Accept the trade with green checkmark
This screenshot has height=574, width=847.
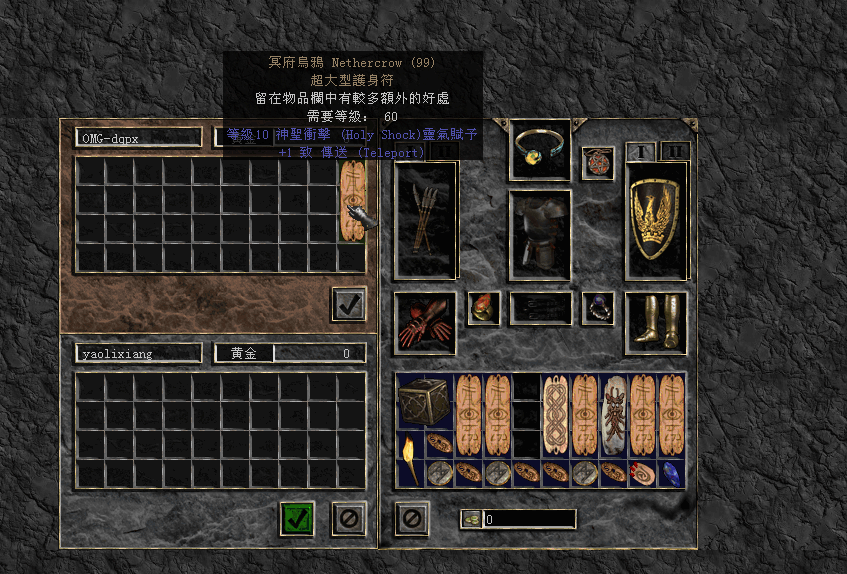tap(297, 517)
